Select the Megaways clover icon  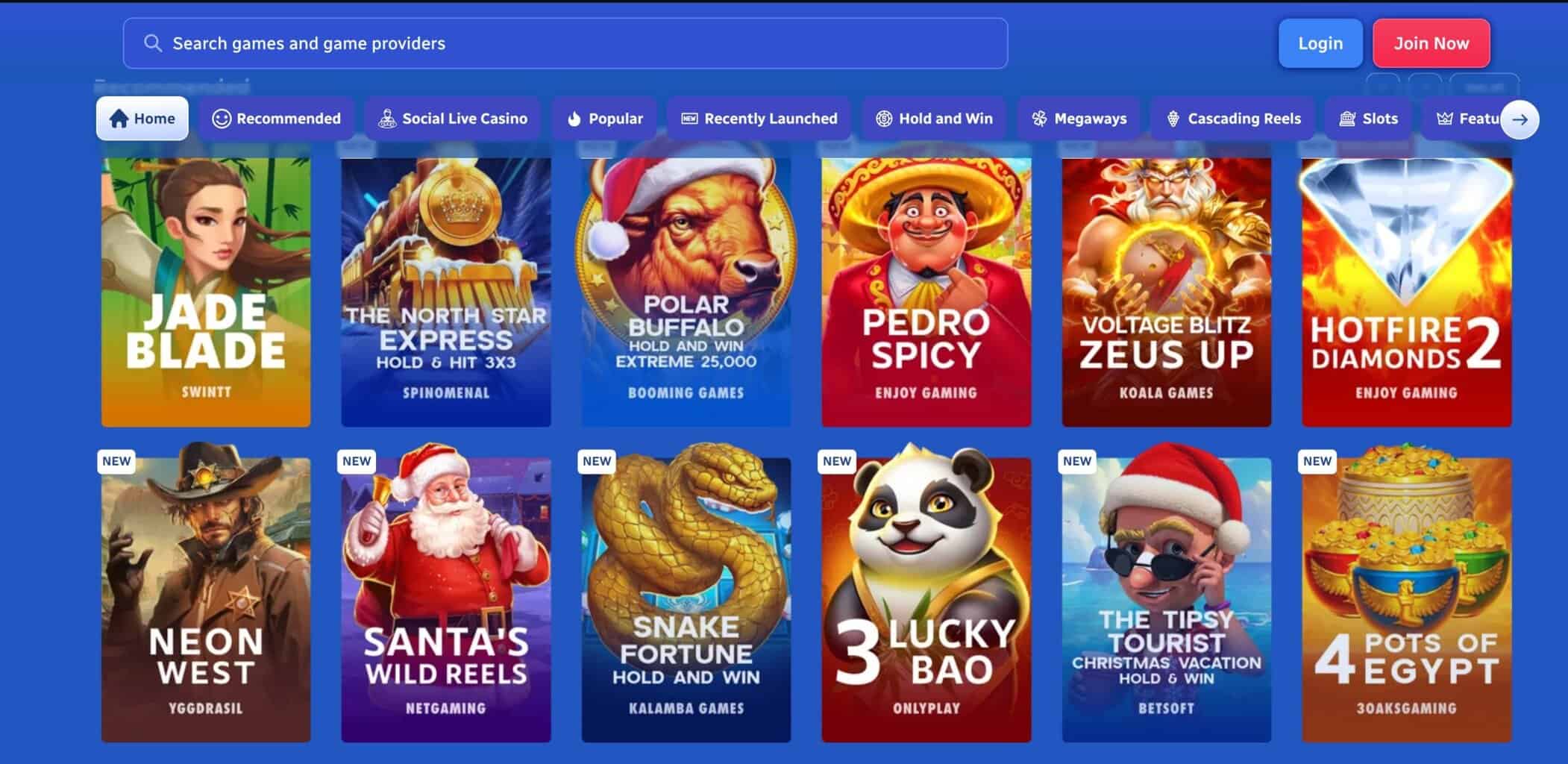click(x=1039, y=118)
